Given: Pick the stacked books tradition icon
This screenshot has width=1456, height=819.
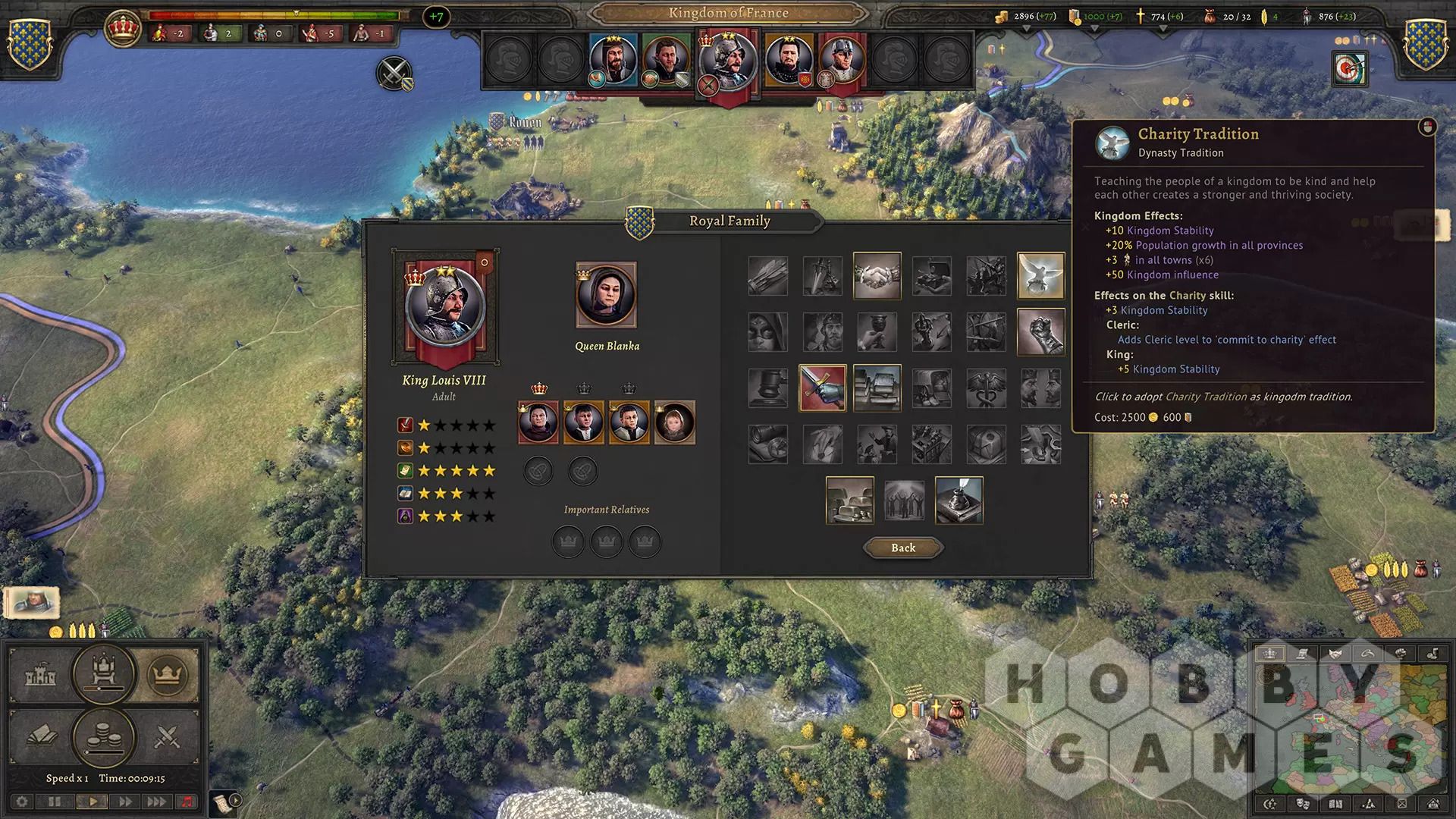Looking at the screenshot, I should pyautogui.click(x=877, y=388).
